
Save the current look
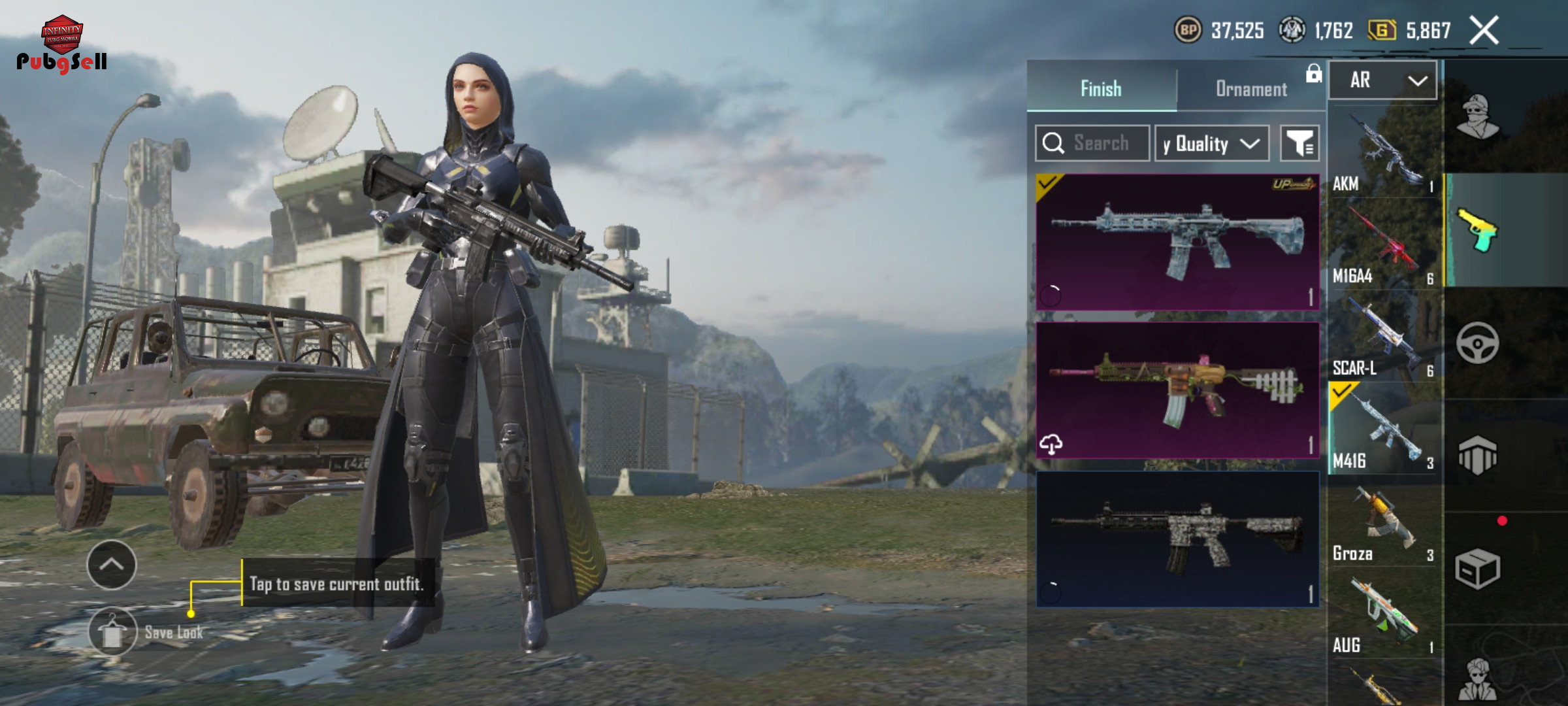[113, 631]
